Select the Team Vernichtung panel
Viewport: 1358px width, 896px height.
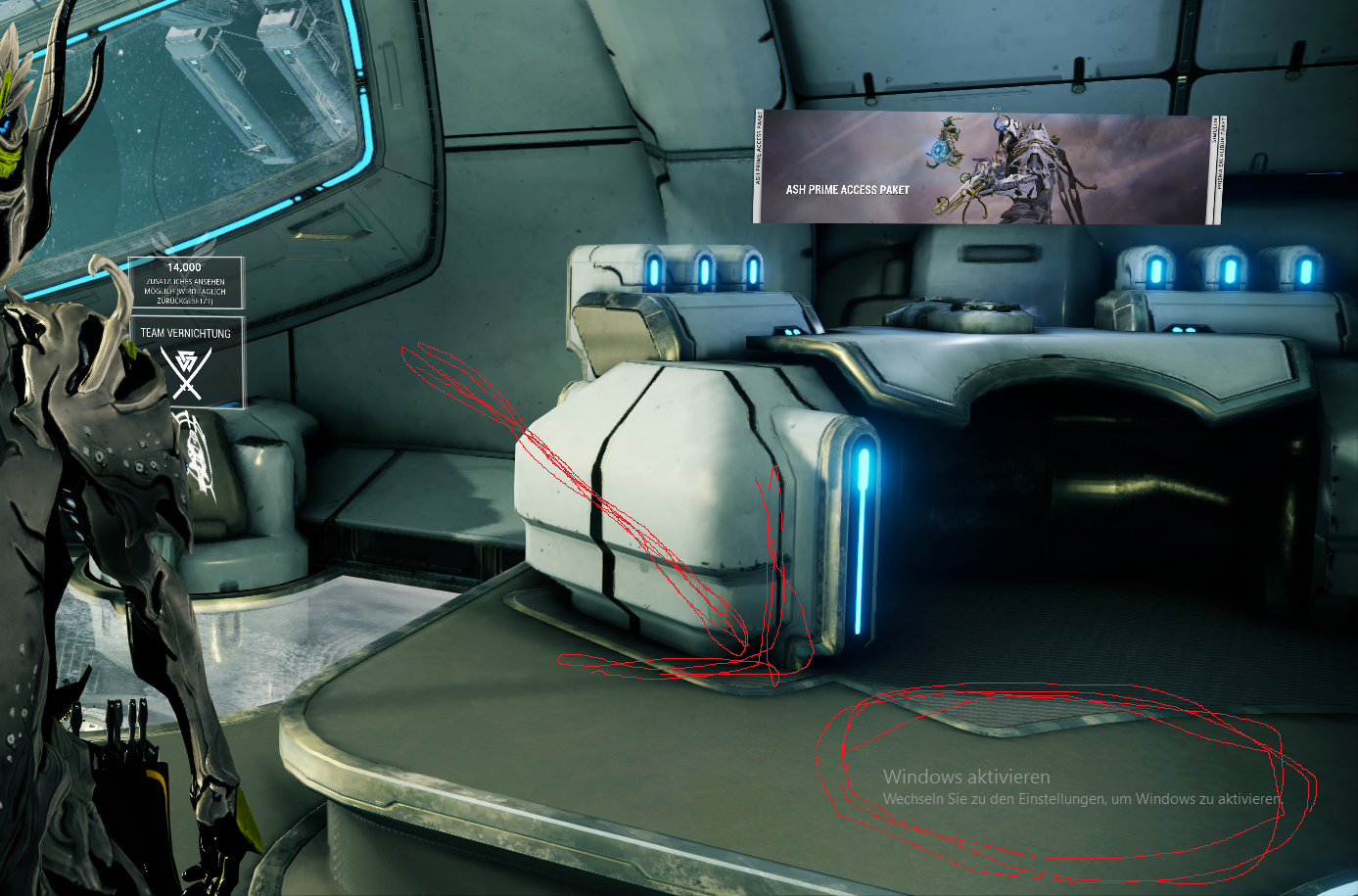[x=186, y=361]
